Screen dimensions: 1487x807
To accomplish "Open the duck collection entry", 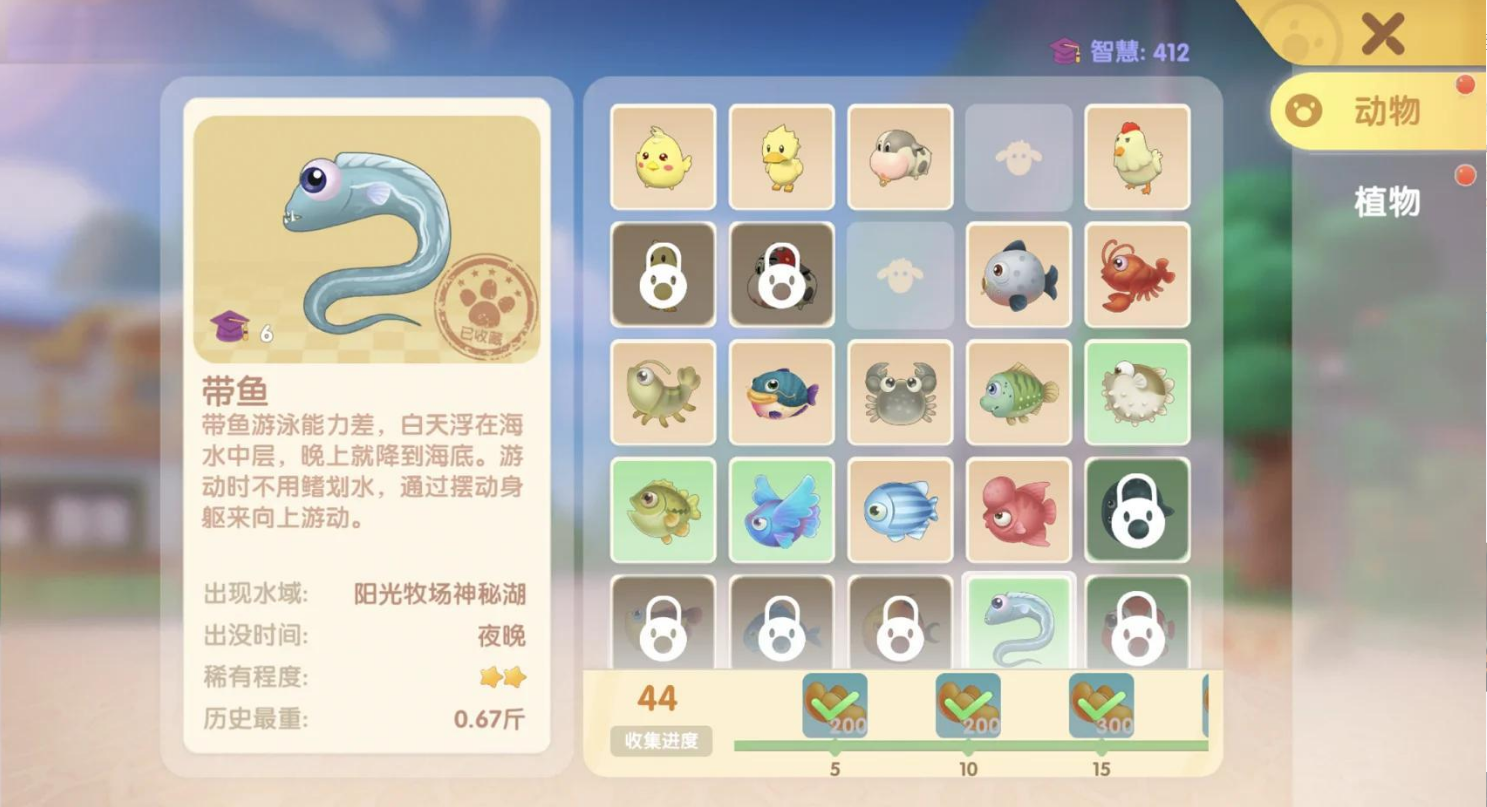I will 781,159.
